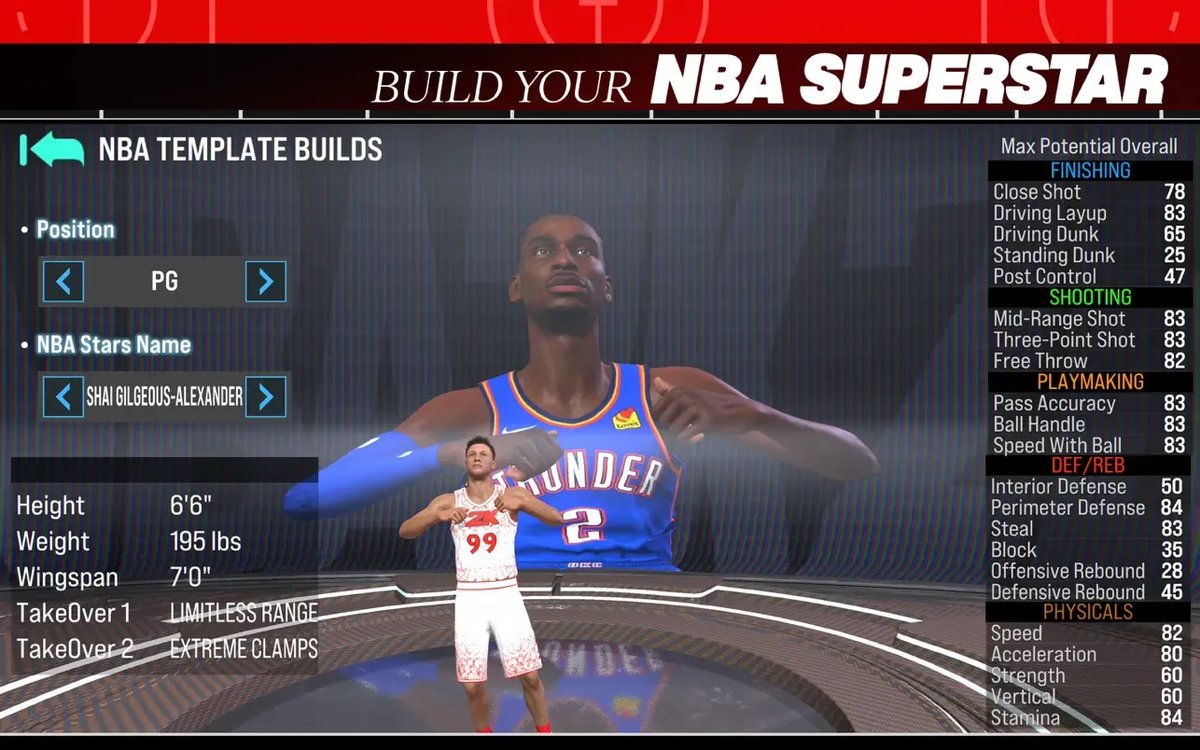
Task: Select the PG position field
Action: pyautogui.click(x=164, y=282)
